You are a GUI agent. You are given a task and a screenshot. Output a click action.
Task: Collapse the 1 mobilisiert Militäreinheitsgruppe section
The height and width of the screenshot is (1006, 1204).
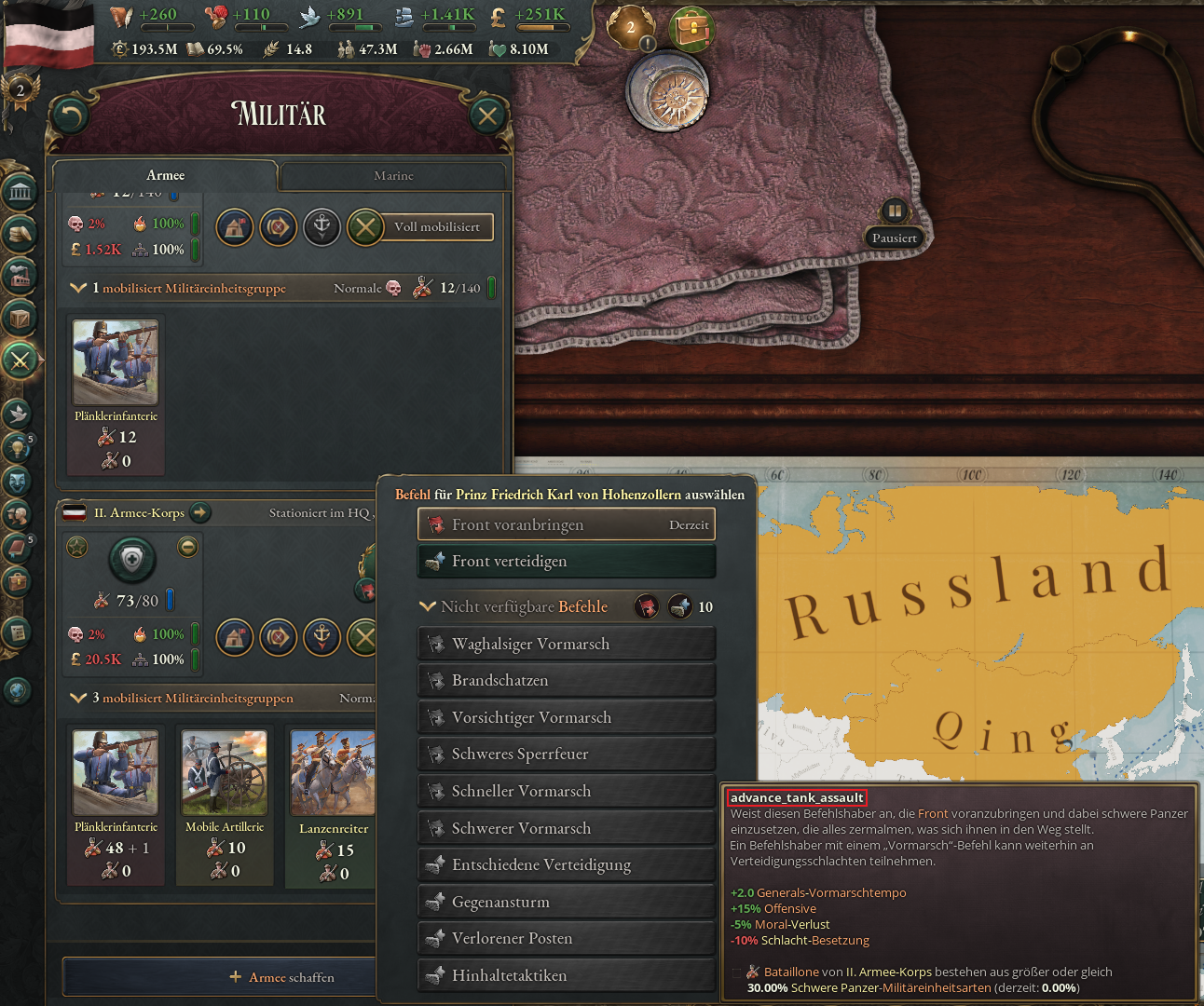coord(79,288)
